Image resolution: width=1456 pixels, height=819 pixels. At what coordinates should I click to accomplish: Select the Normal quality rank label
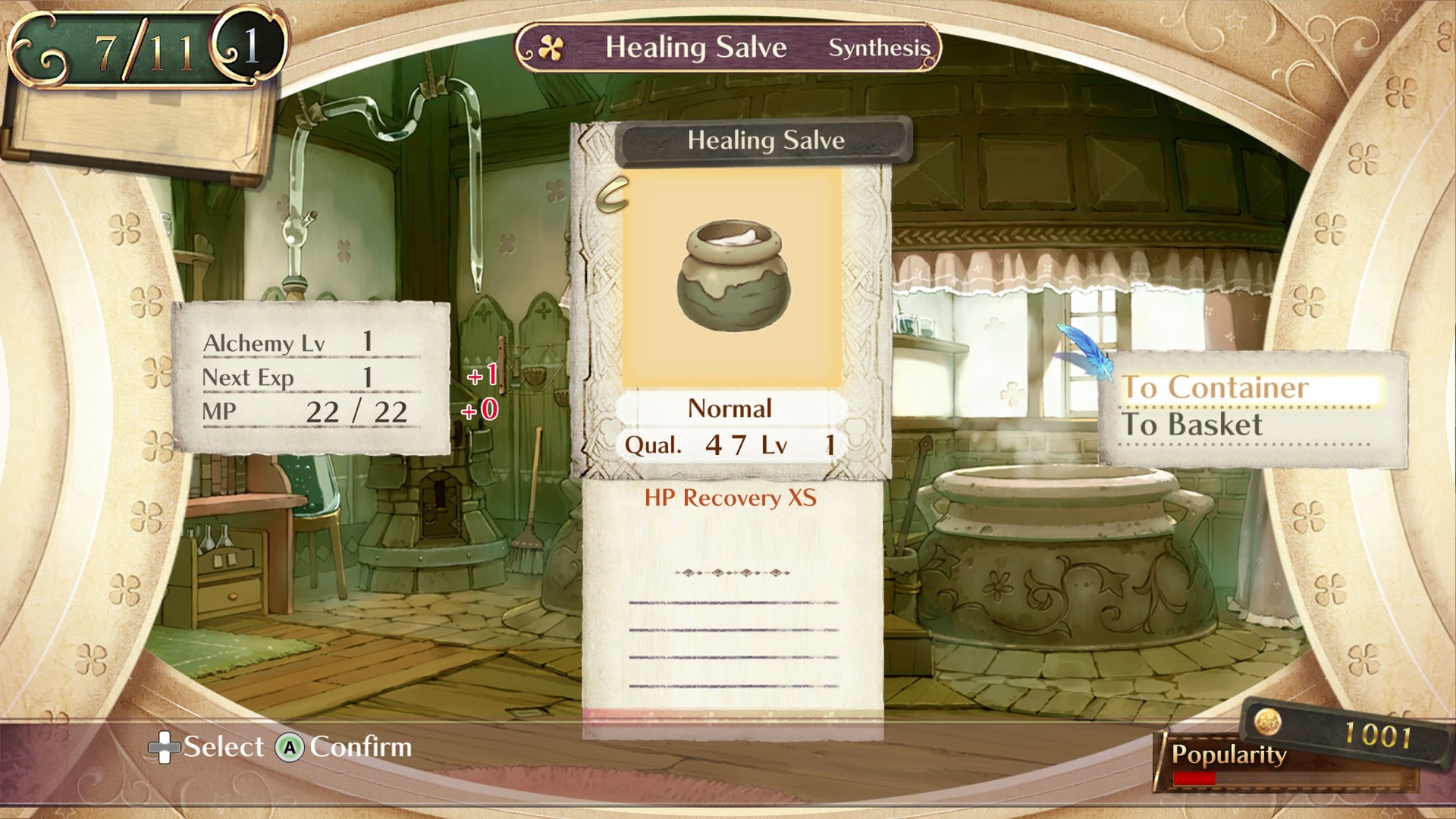coord(729,409)
